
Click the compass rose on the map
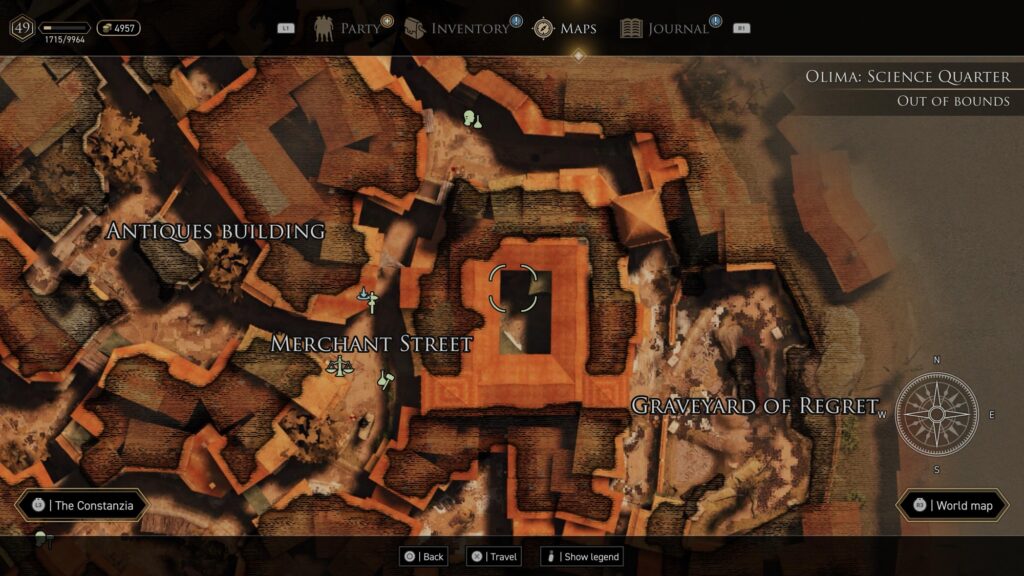[936, 413]
